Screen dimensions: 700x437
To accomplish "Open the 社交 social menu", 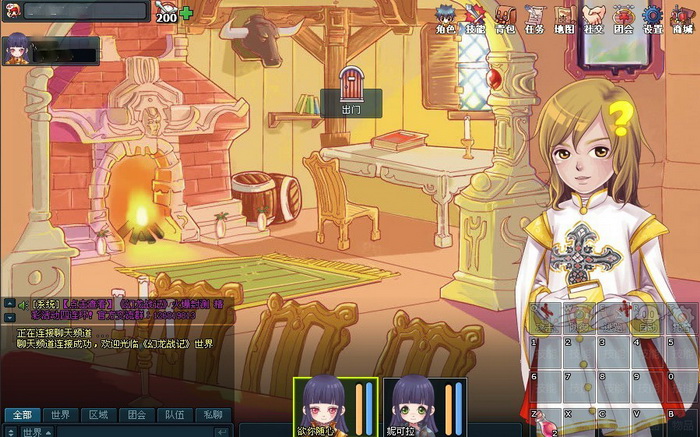I will (x=594, y=18).
